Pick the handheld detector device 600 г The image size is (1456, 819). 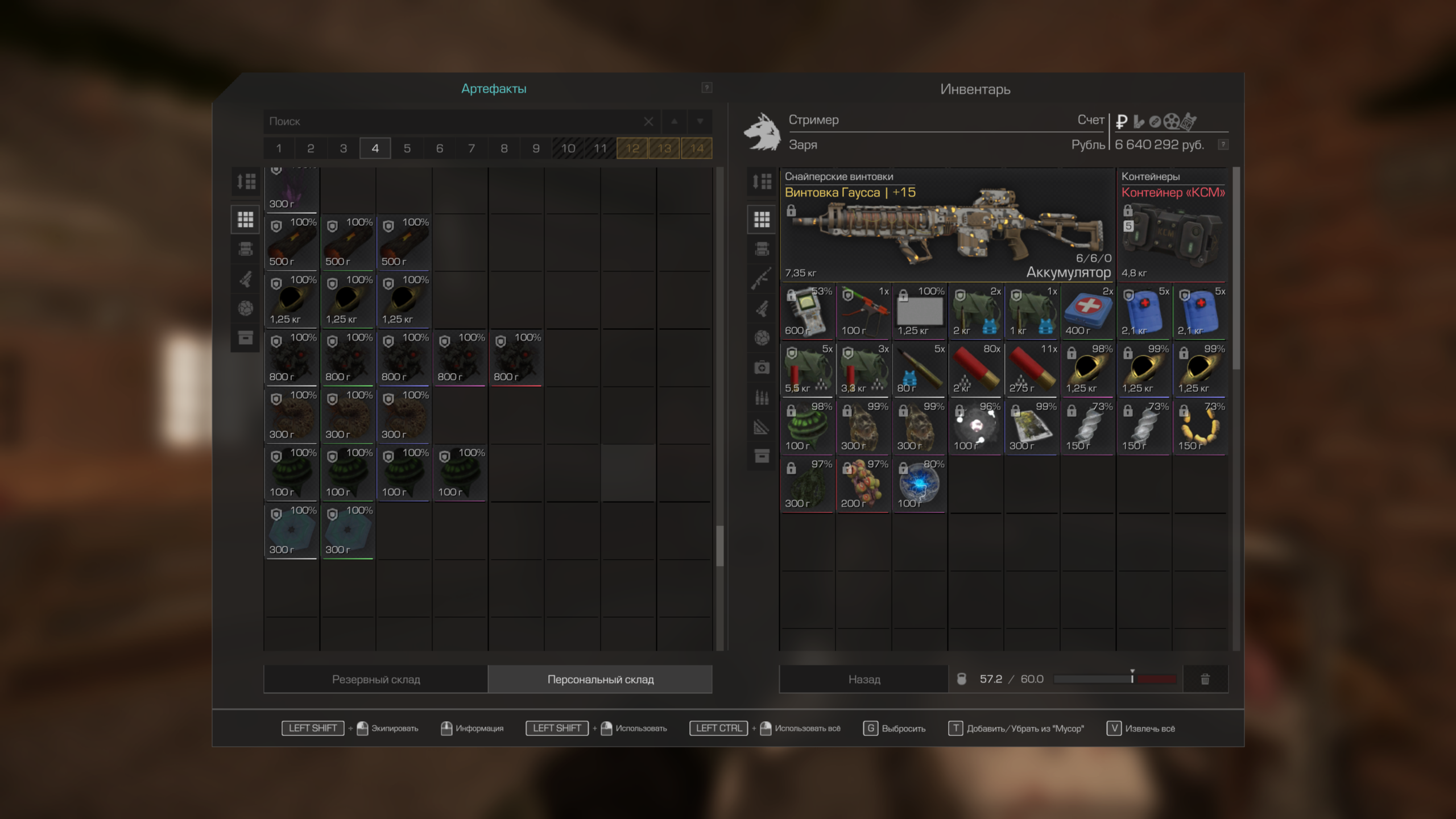tap(807, 312)
